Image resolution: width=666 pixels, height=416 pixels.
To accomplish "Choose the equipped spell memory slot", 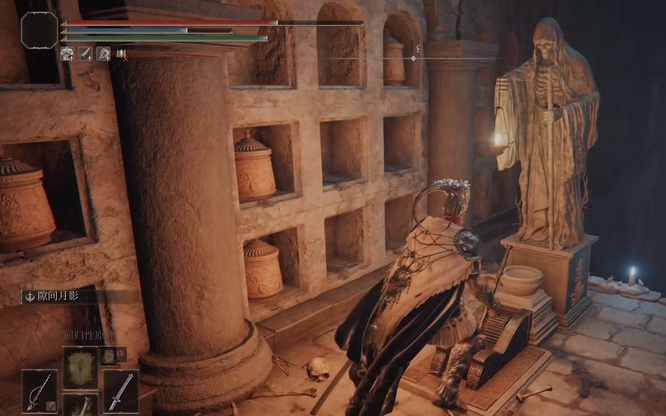I will point(80,366).
